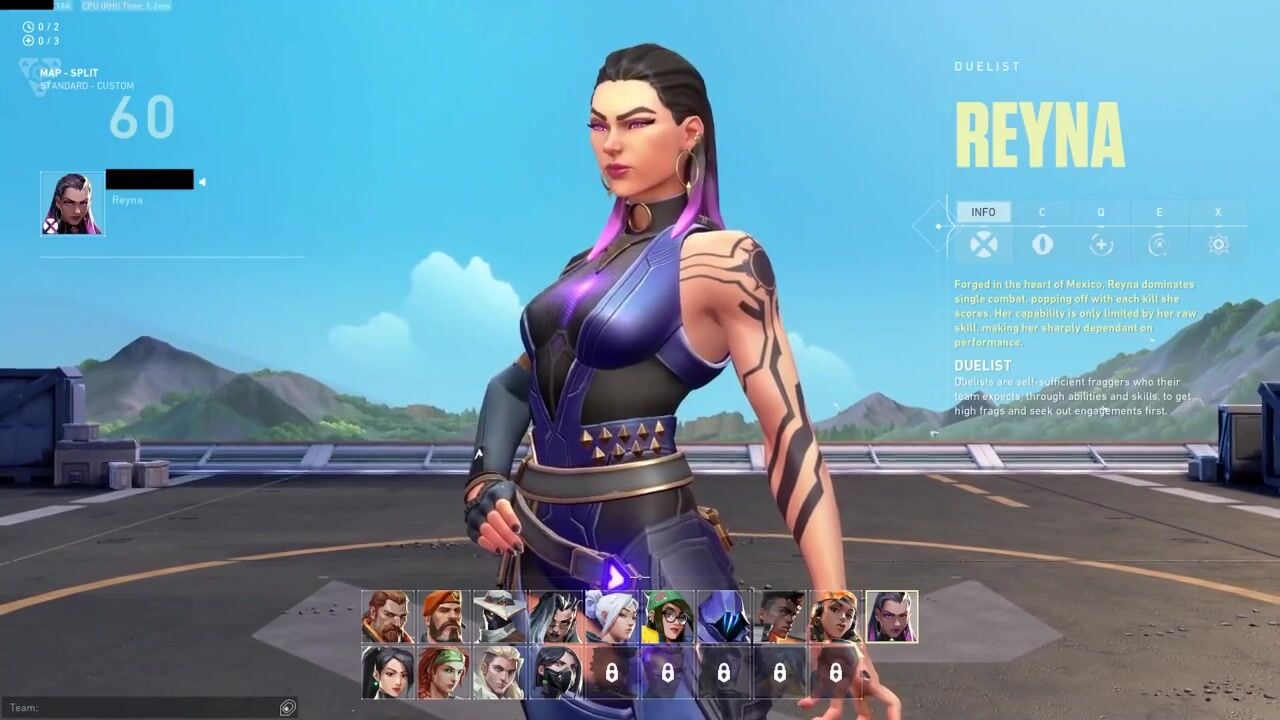Viewport: 1280px width, 720px height.
Task: Select the masked Viper portrait
Action: click(555, 672)
